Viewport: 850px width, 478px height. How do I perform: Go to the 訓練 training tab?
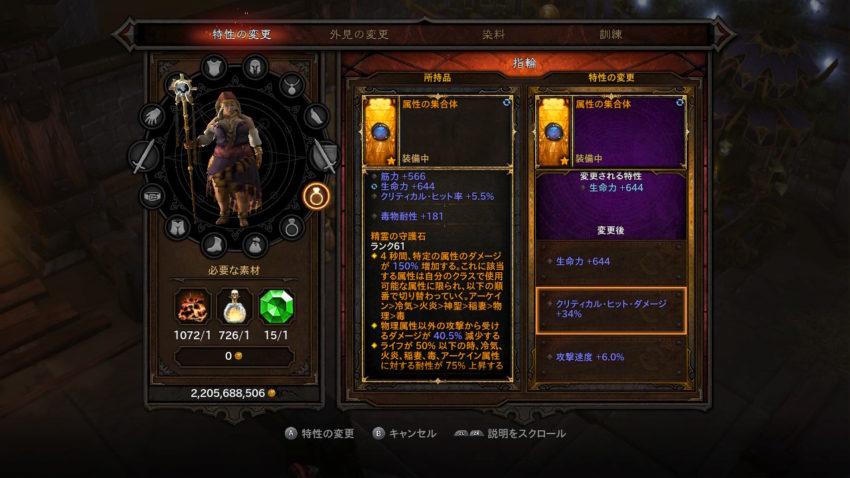[610, 34]
